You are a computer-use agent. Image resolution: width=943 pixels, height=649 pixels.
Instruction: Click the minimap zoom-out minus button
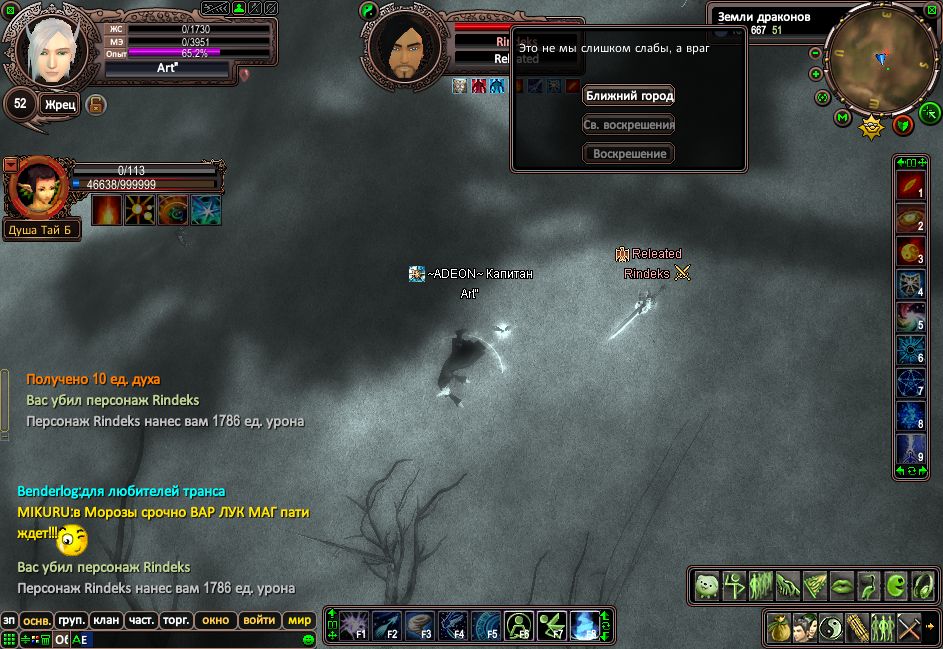[x=816, y=53]
